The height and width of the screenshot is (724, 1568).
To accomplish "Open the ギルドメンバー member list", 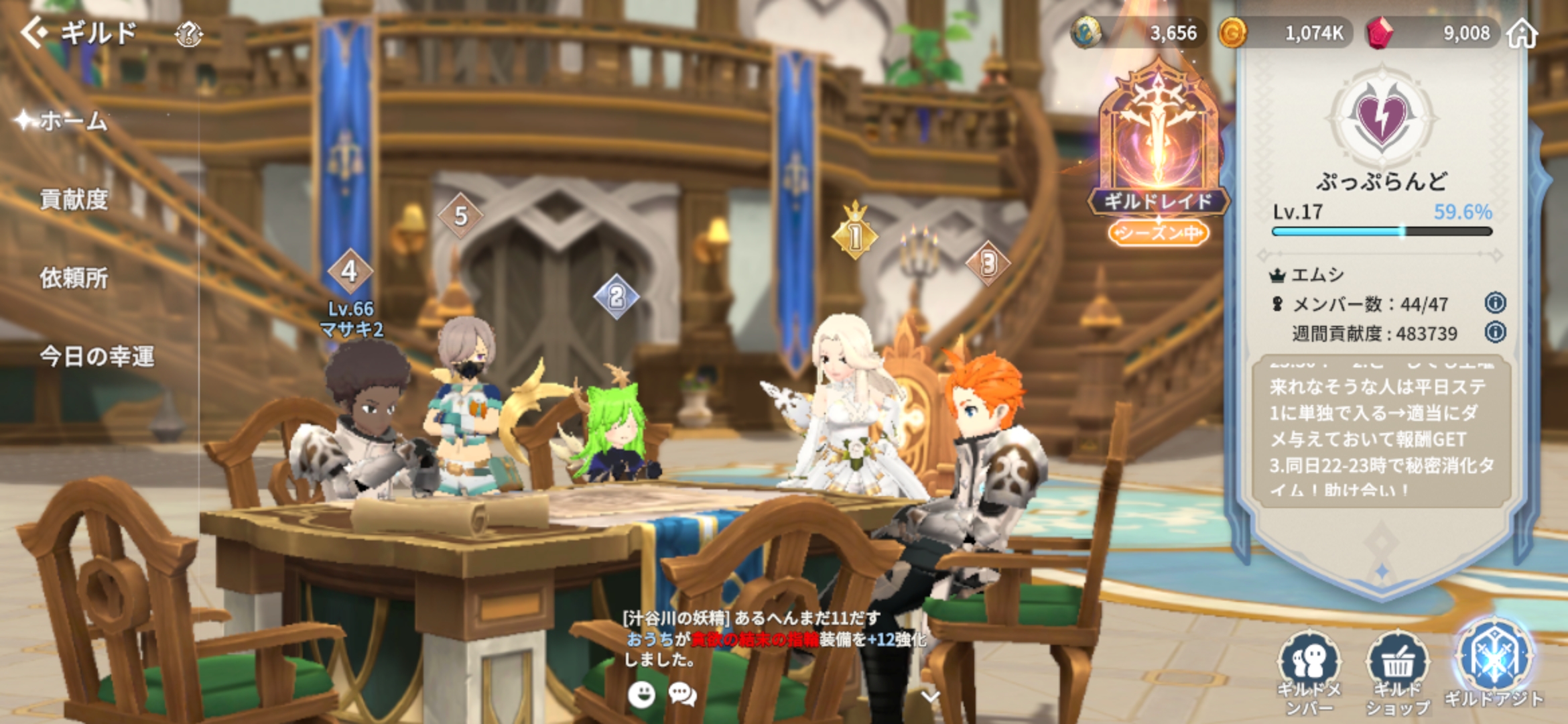I will click(1309, 670).
